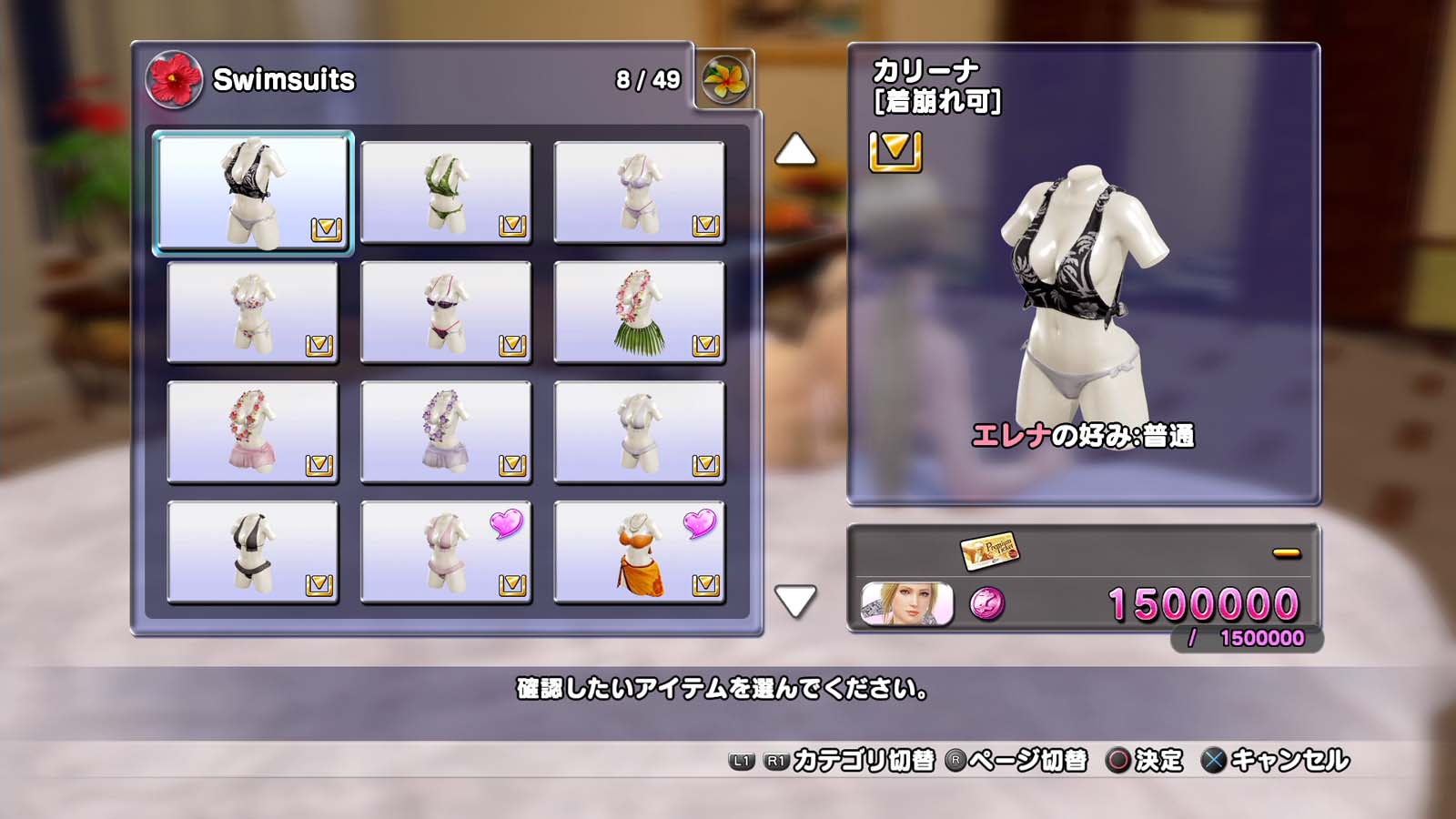Select the Premium Ticket icon
The image size is (1456, 819).
point(989,551)
